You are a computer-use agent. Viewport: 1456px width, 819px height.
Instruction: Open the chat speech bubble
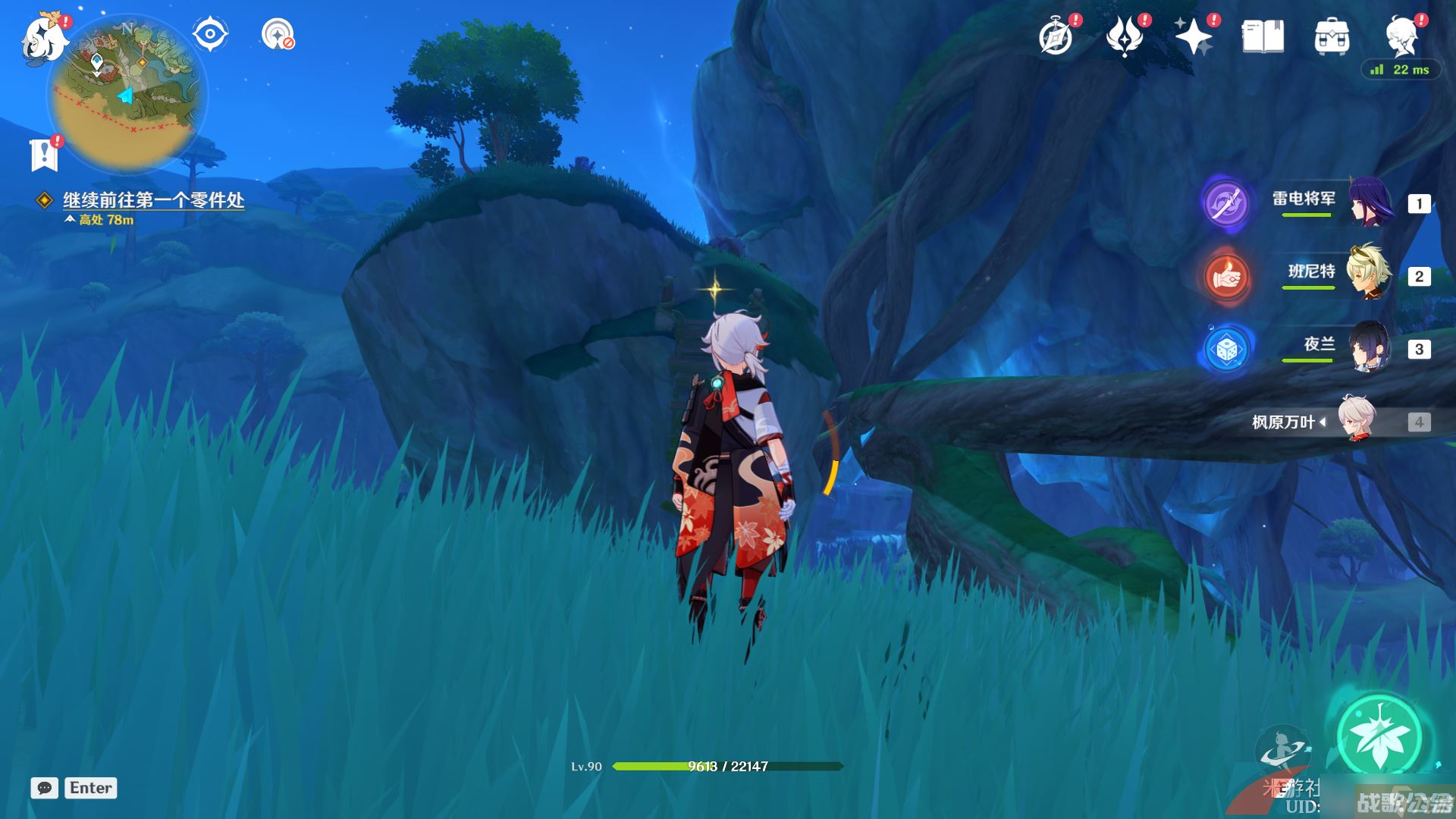tap(44, 788)
